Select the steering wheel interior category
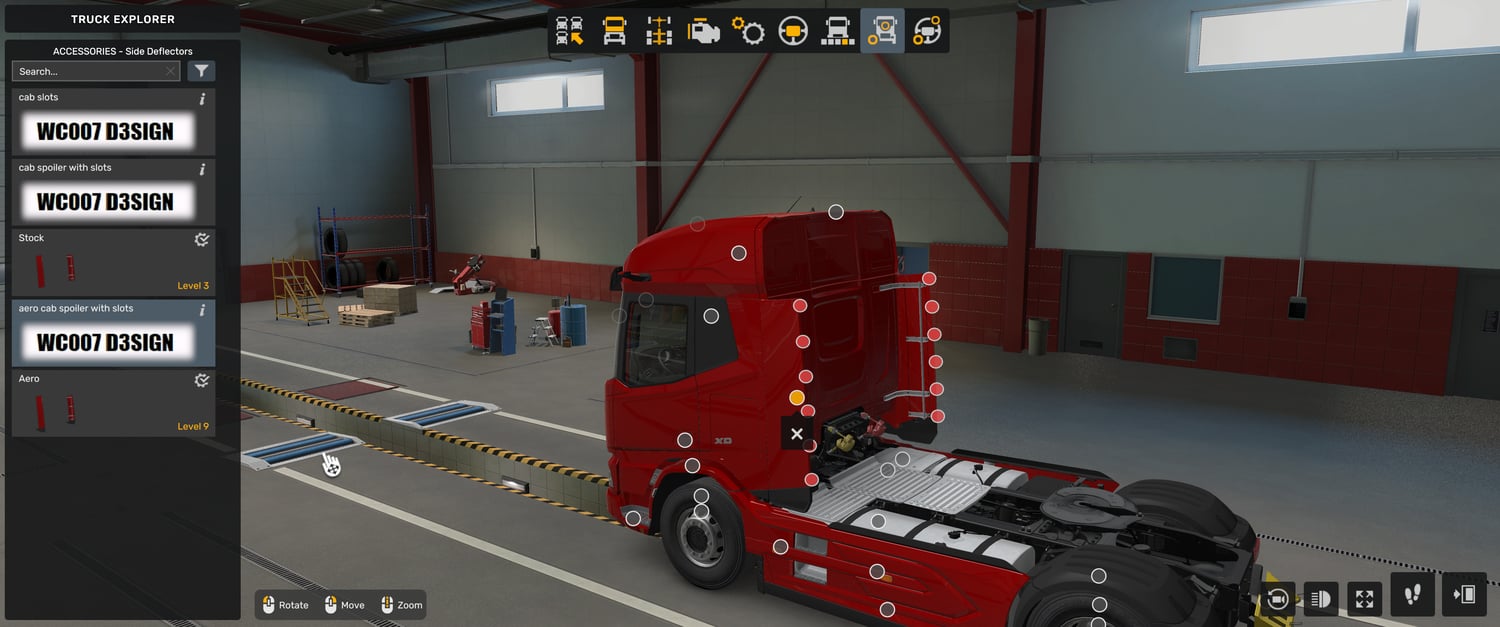Viewport: 1500px width, 627px height. [x=793, y=31]
